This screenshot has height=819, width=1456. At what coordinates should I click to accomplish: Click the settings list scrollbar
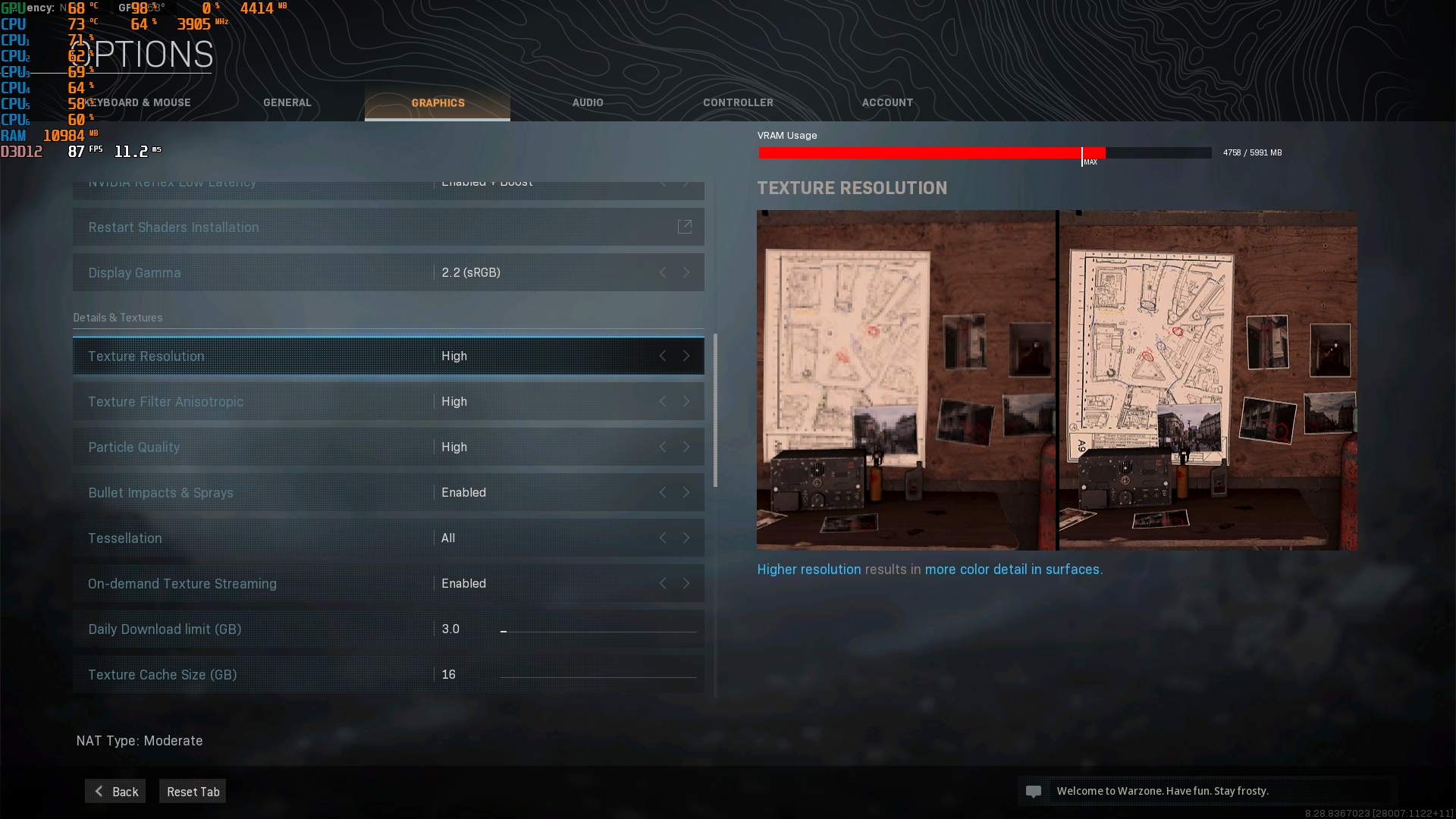[x=715, y=410]
